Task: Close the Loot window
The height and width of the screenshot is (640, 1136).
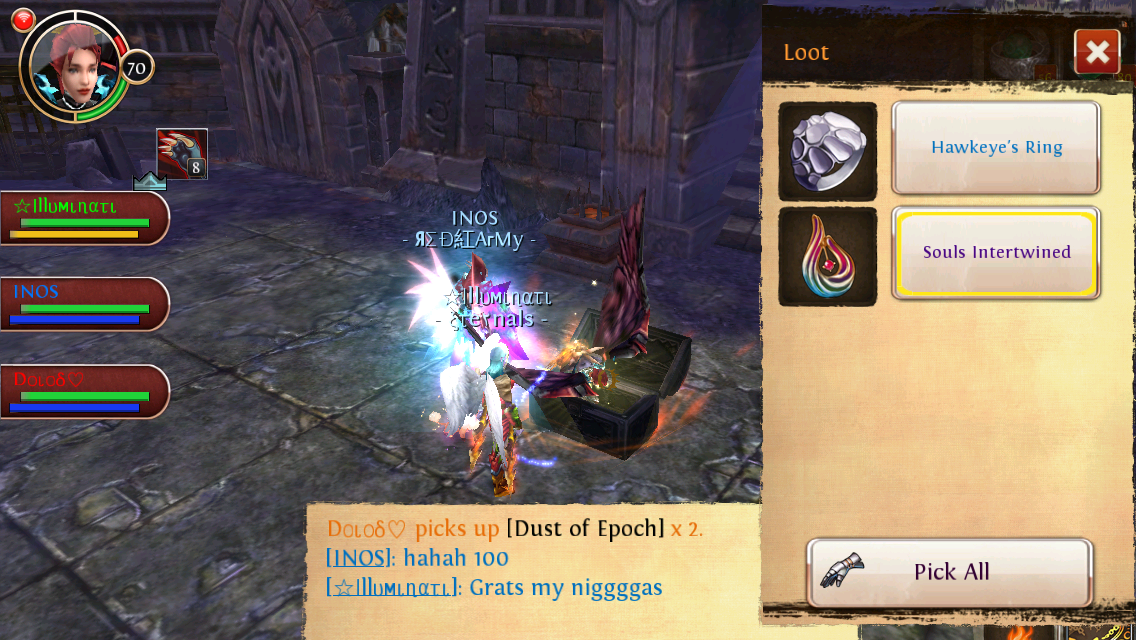Action: pyautogui.click(x=1097, y=52)
